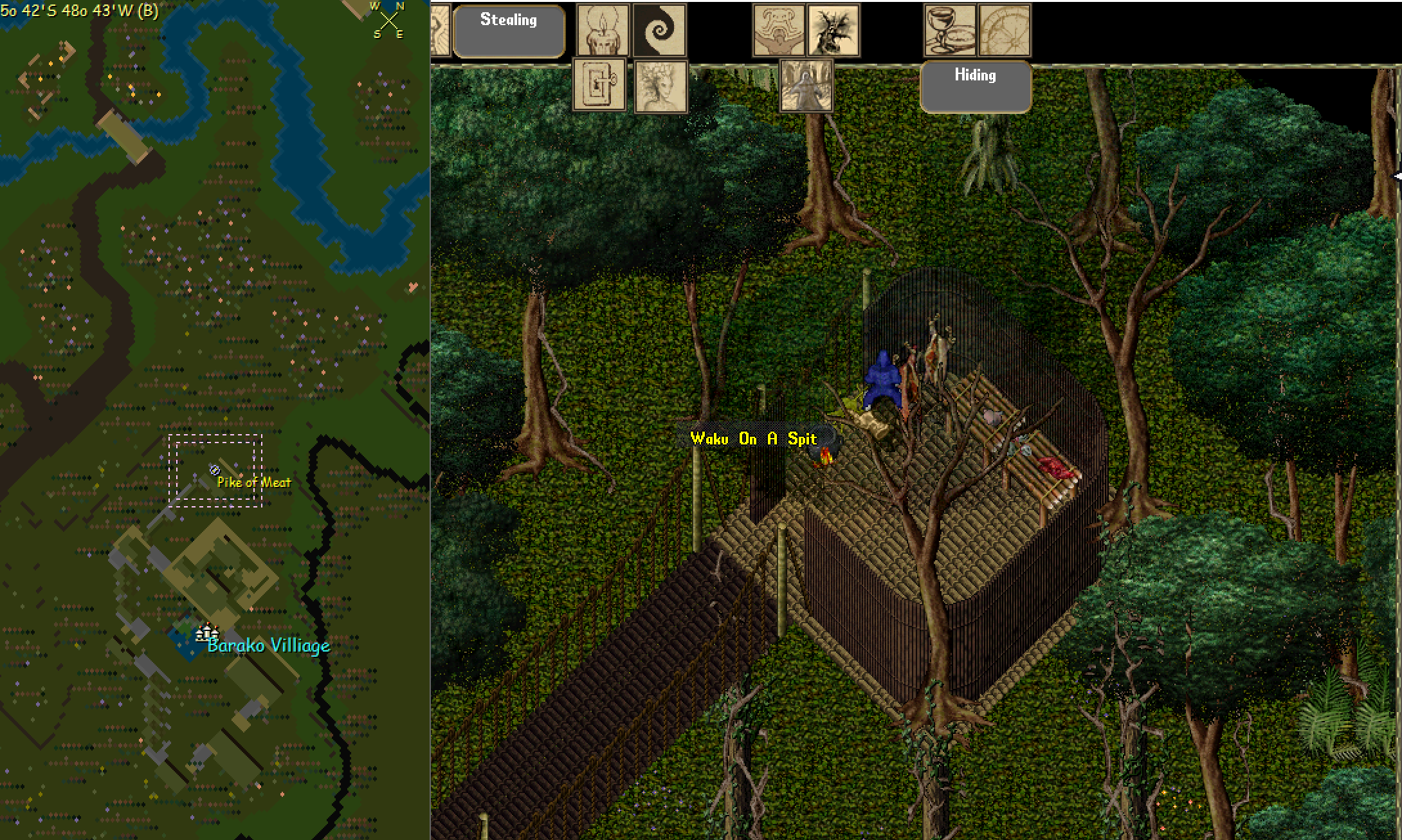Select the Pike of Meat map marker

point(215,470)
